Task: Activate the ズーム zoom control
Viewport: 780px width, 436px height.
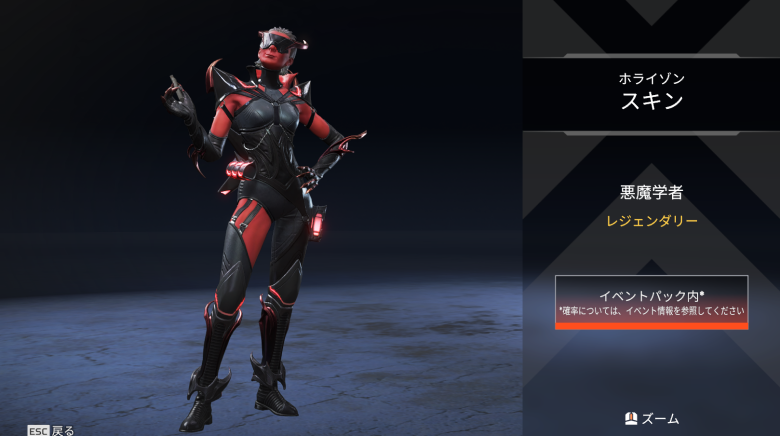Action: (652, 418)
